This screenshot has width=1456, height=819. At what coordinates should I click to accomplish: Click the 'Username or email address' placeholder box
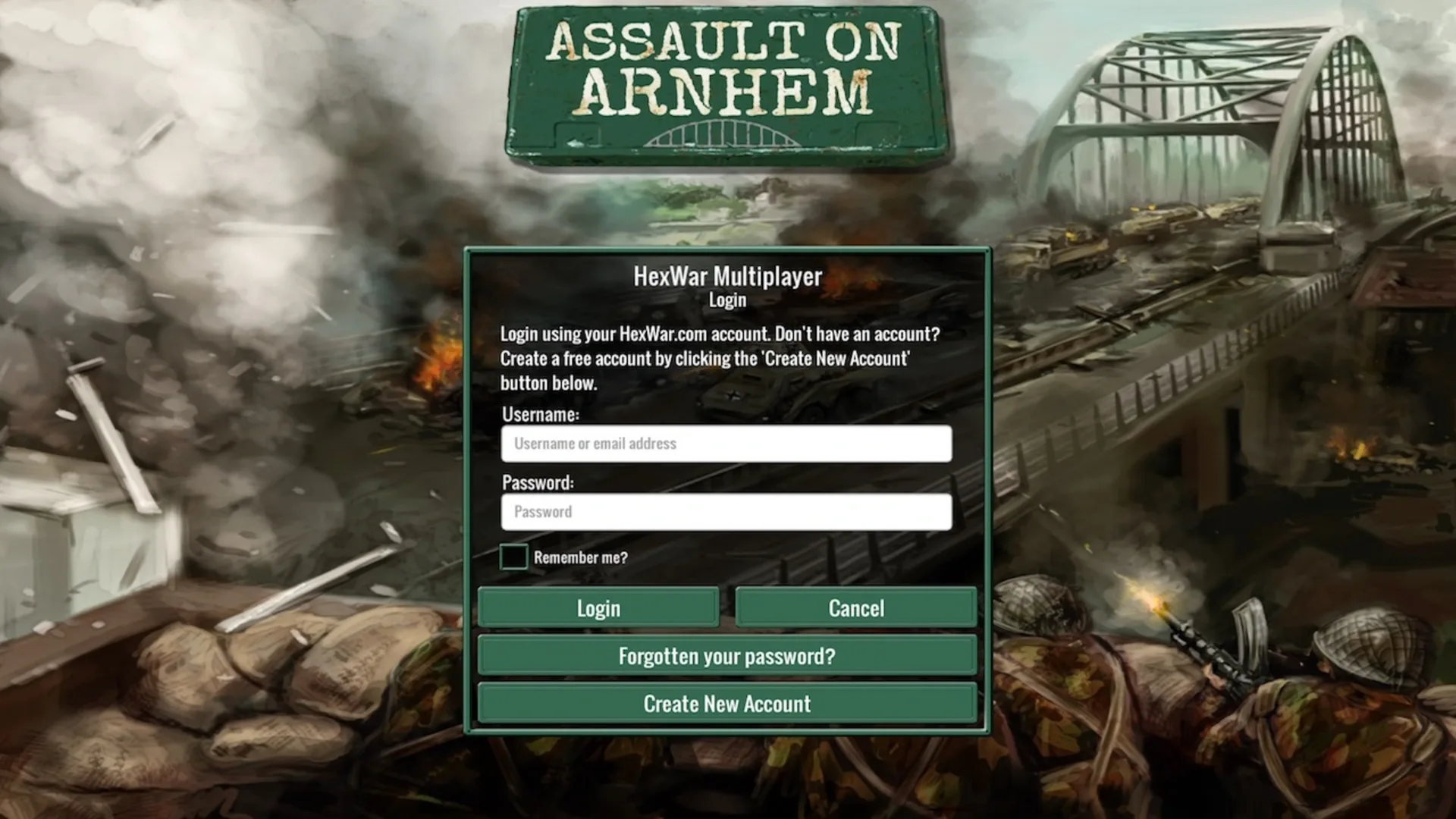[726, 443]
